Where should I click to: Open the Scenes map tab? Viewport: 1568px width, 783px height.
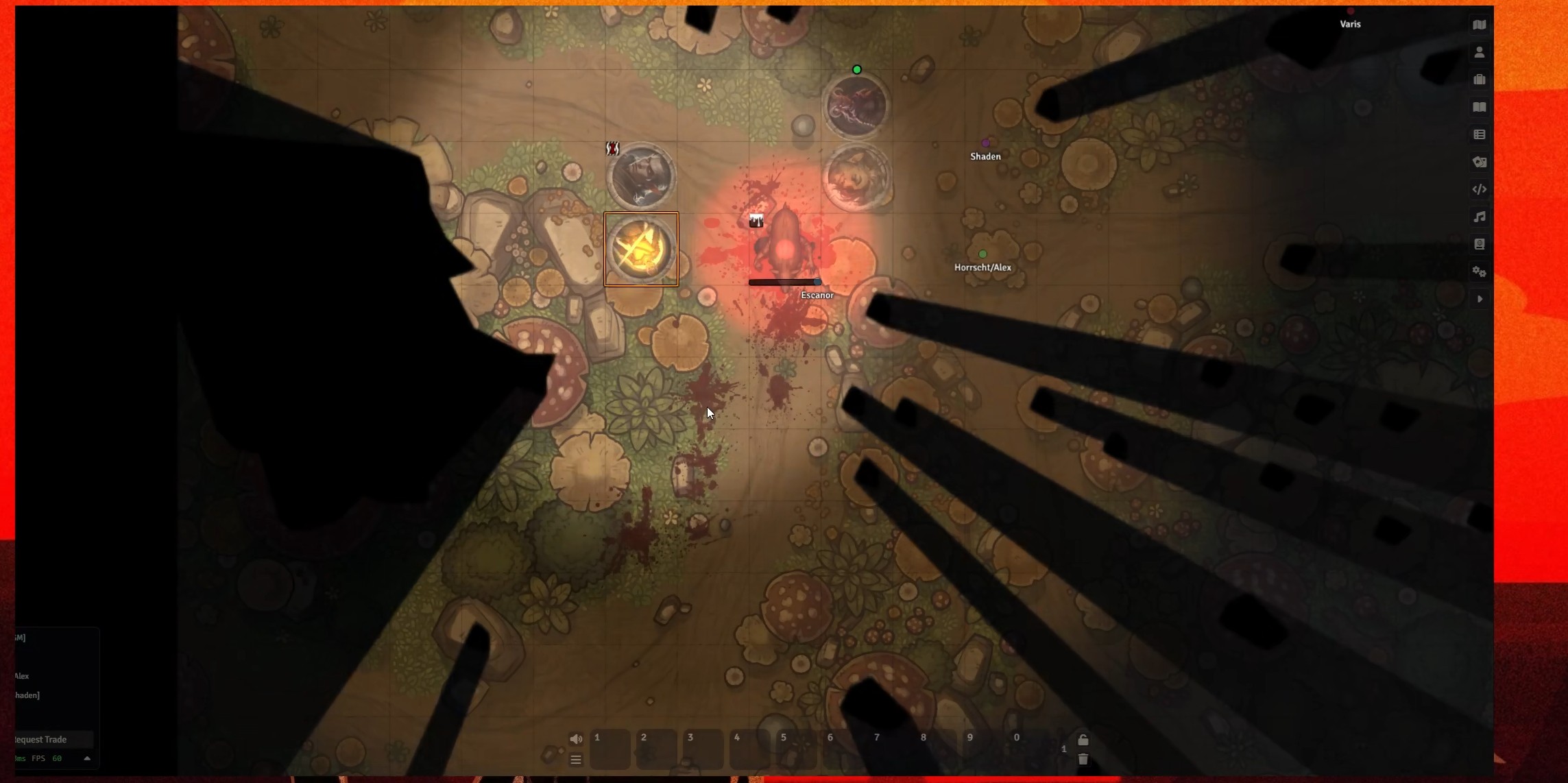(1479, 25)
